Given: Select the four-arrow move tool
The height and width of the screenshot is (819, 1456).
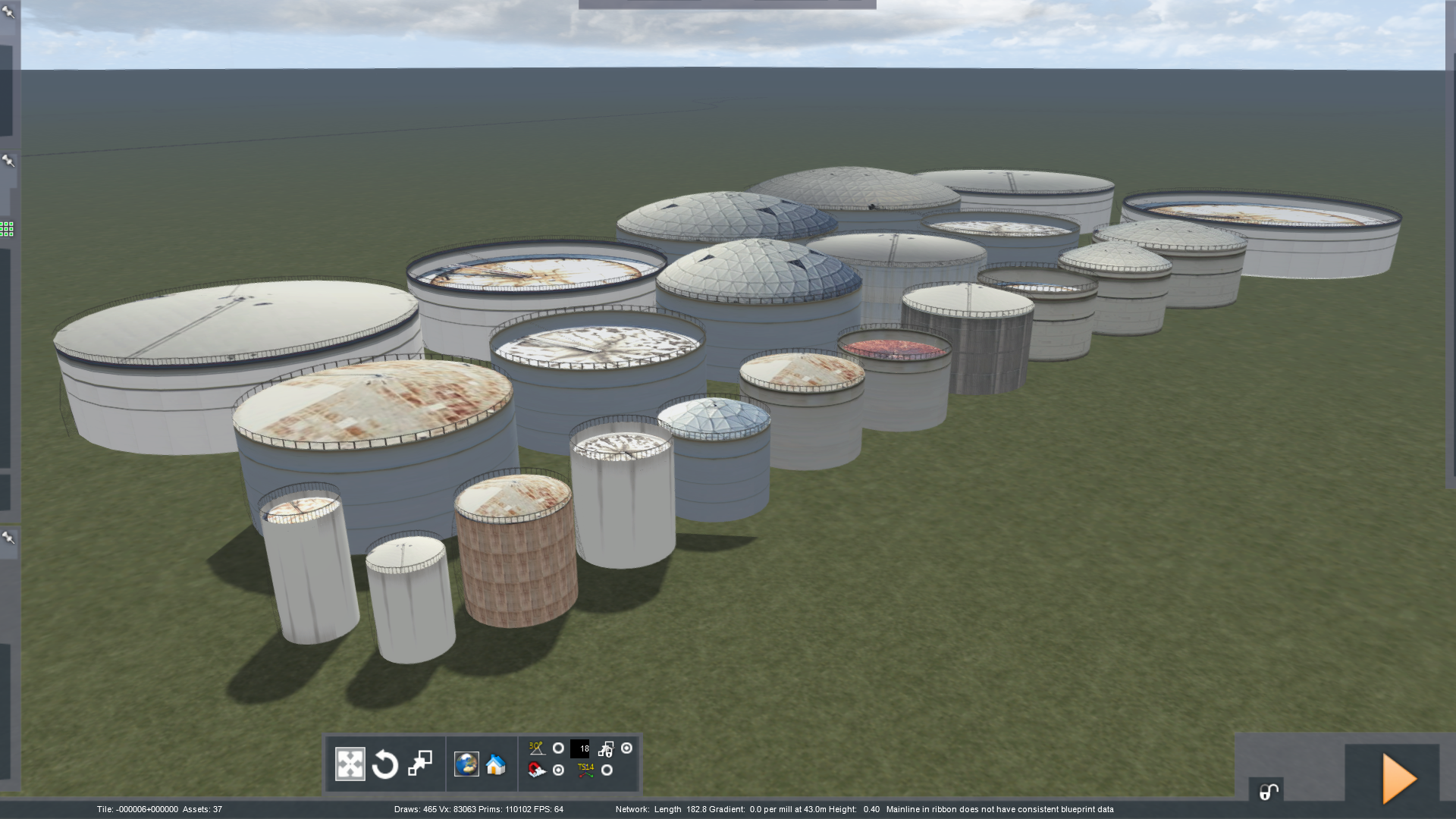Looking at the screenshot, I should pyautogui.click(x=350, y=764).
